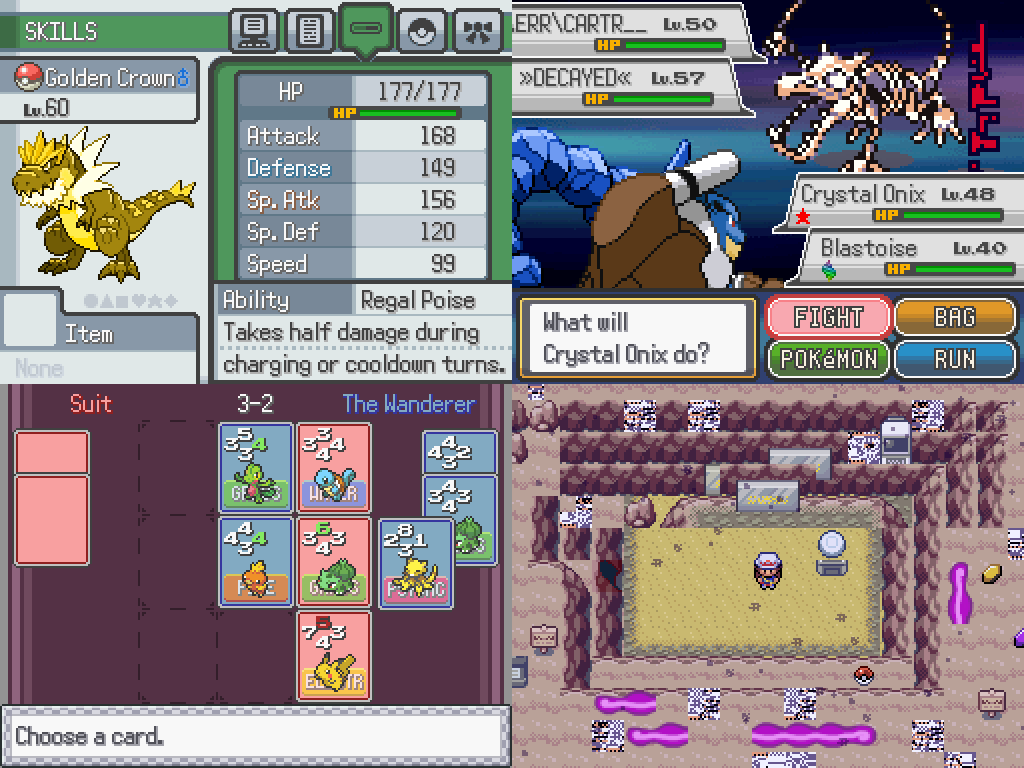The image size is (1024, 768).
Task: Choose RUN to flee the battle
Action: (x=954, y=360)
